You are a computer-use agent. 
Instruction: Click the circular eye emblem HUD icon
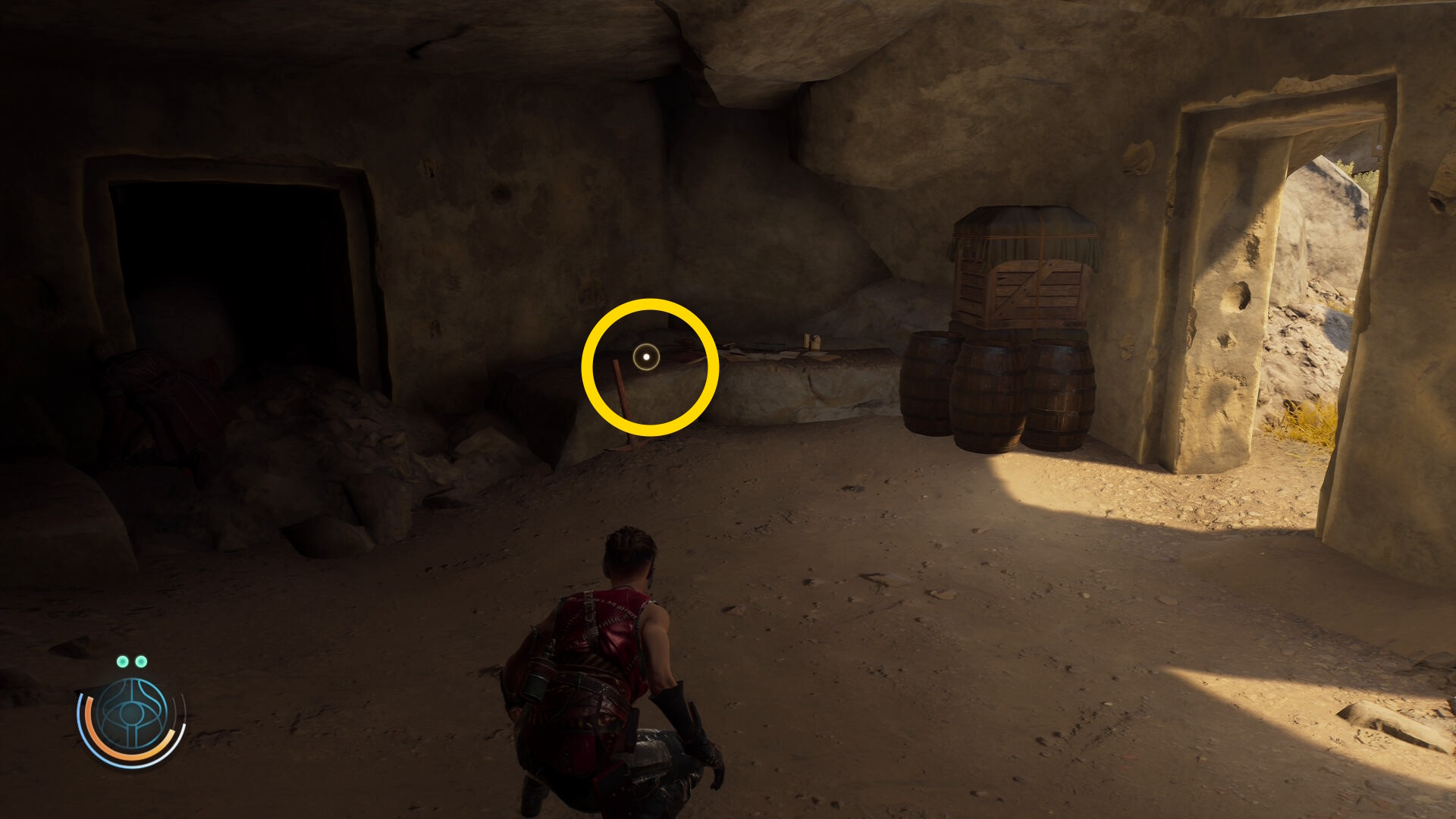pos(132,714)
